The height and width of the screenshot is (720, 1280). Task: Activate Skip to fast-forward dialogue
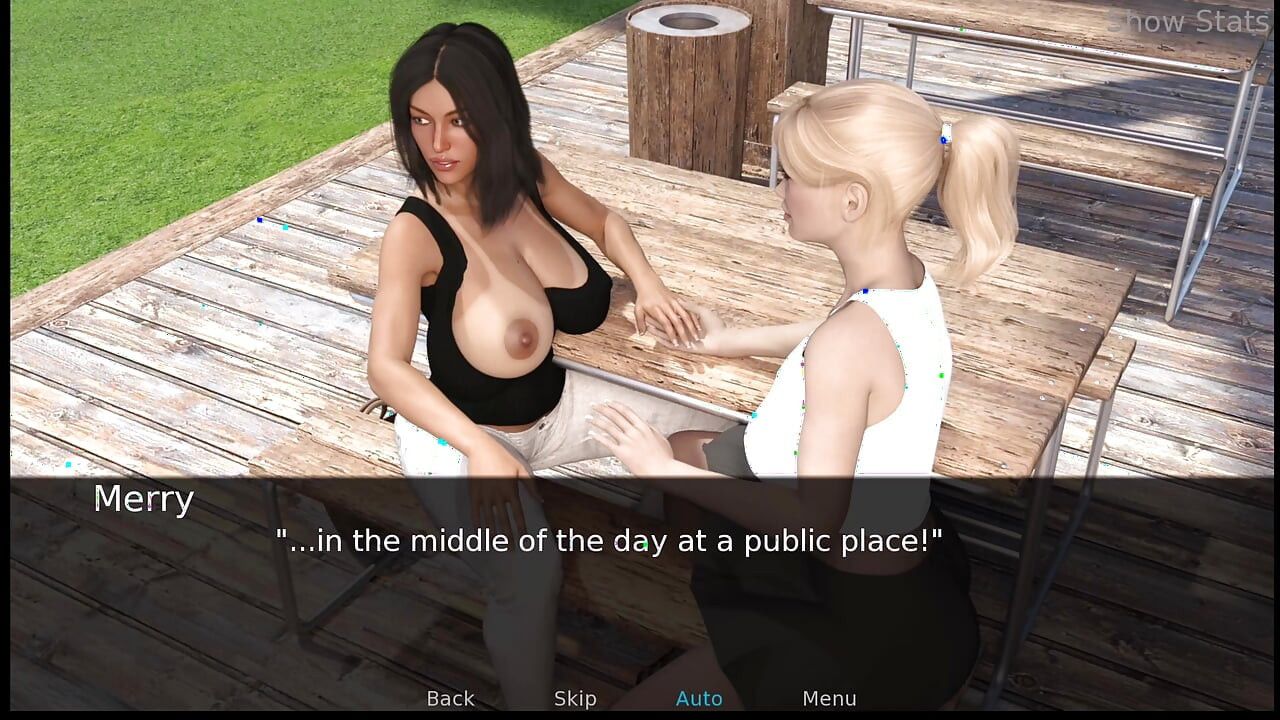575,698
